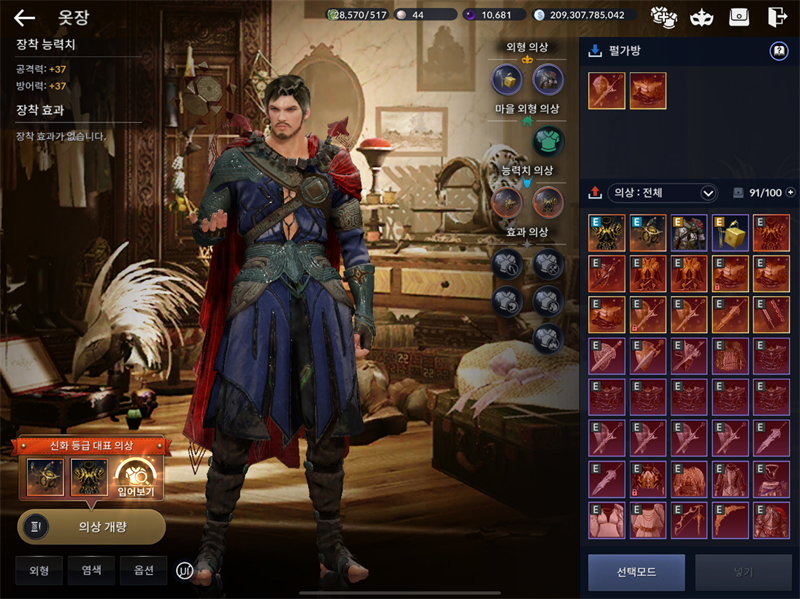The height and width of the screenshot is (599, 800).
Task: Select the folded red outfit in 펄가방
Action: pos(647,90)
